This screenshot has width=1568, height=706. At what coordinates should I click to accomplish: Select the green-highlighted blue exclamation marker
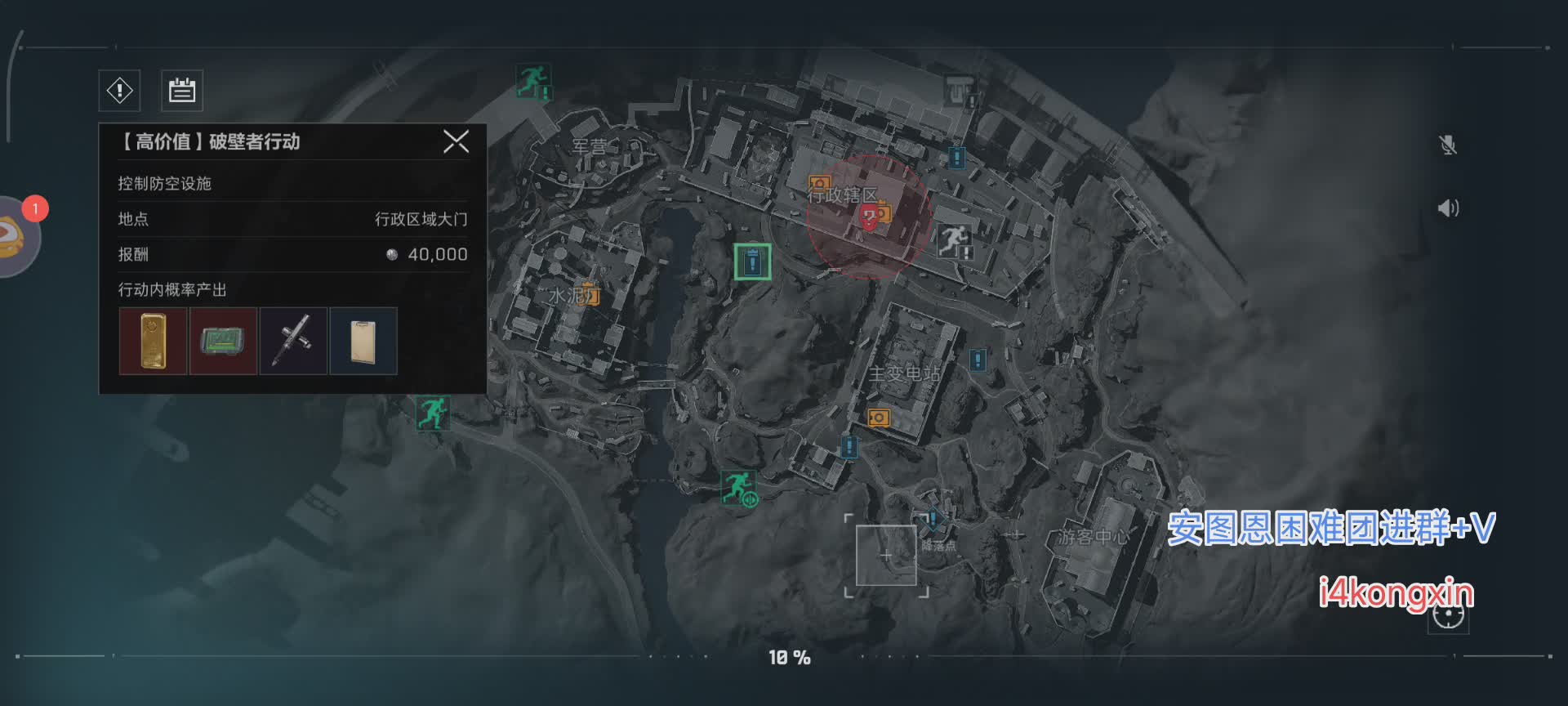tap(752, 261)
